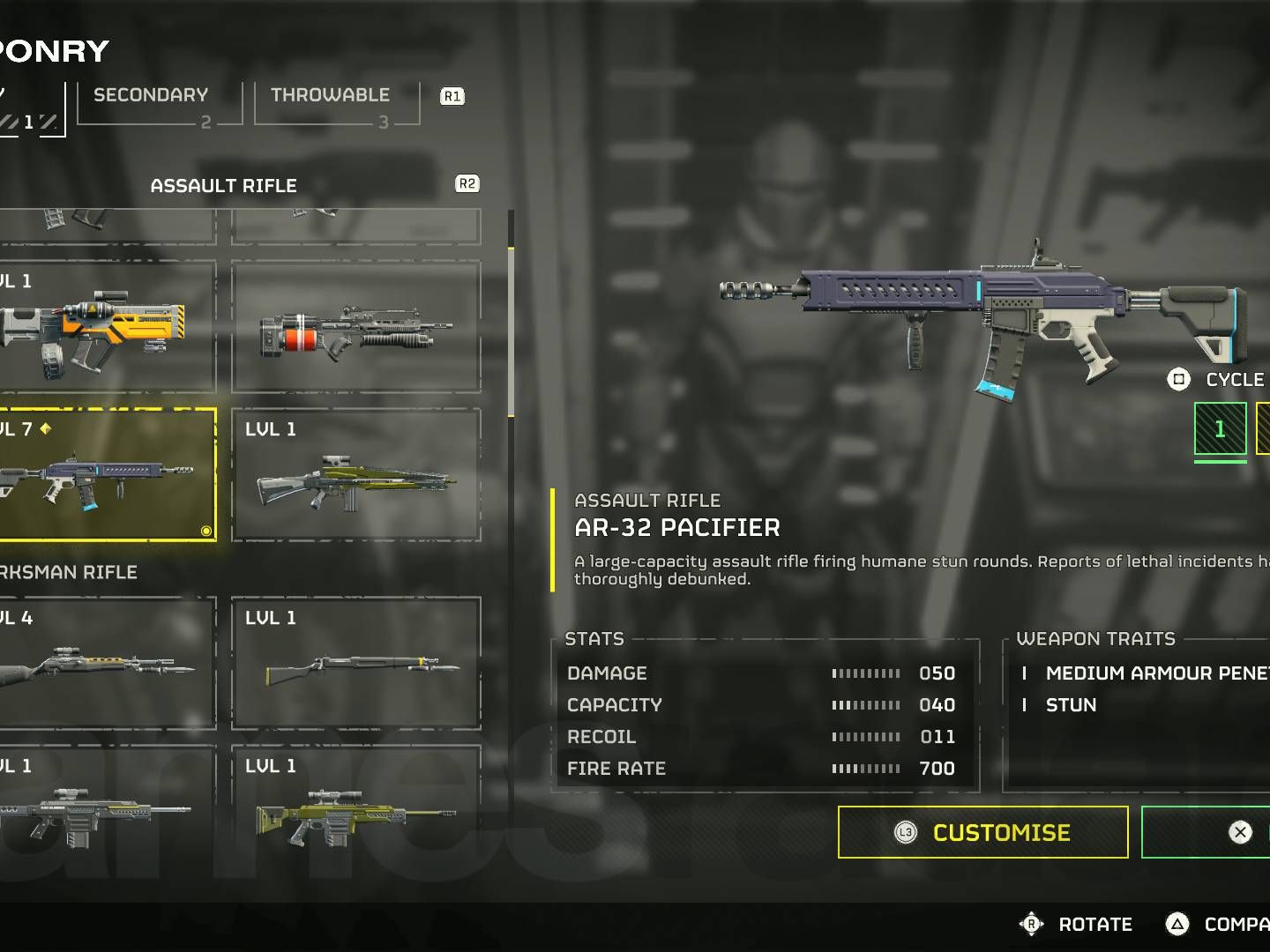Viewport: 1270px width, 952px height.
Task: Open the Customise weapon menu
Action: (982, 832)
